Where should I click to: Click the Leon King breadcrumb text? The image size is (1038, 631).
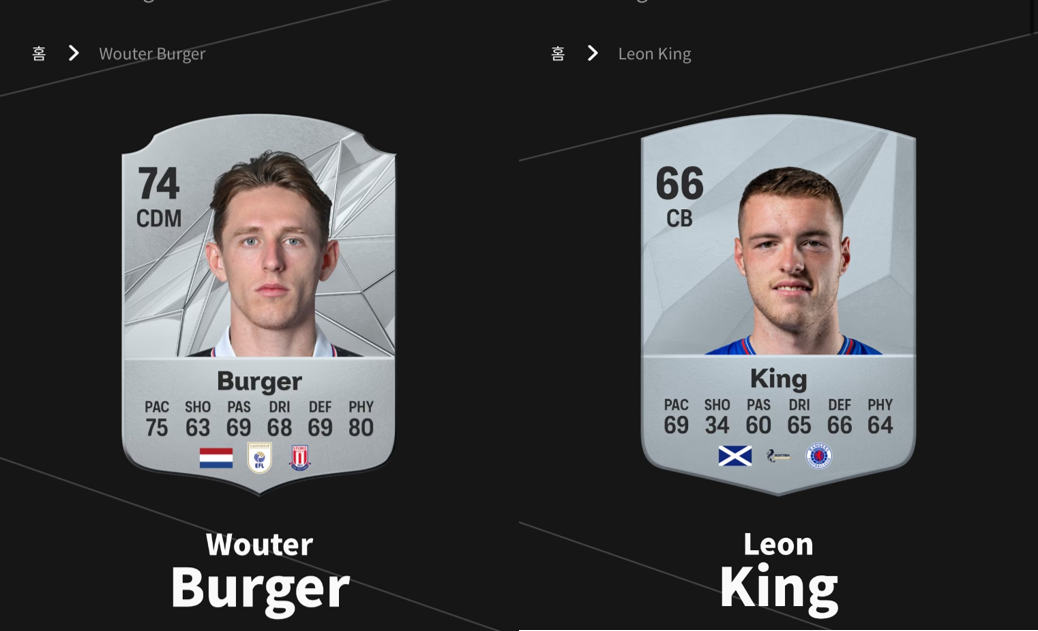point(654,54)
